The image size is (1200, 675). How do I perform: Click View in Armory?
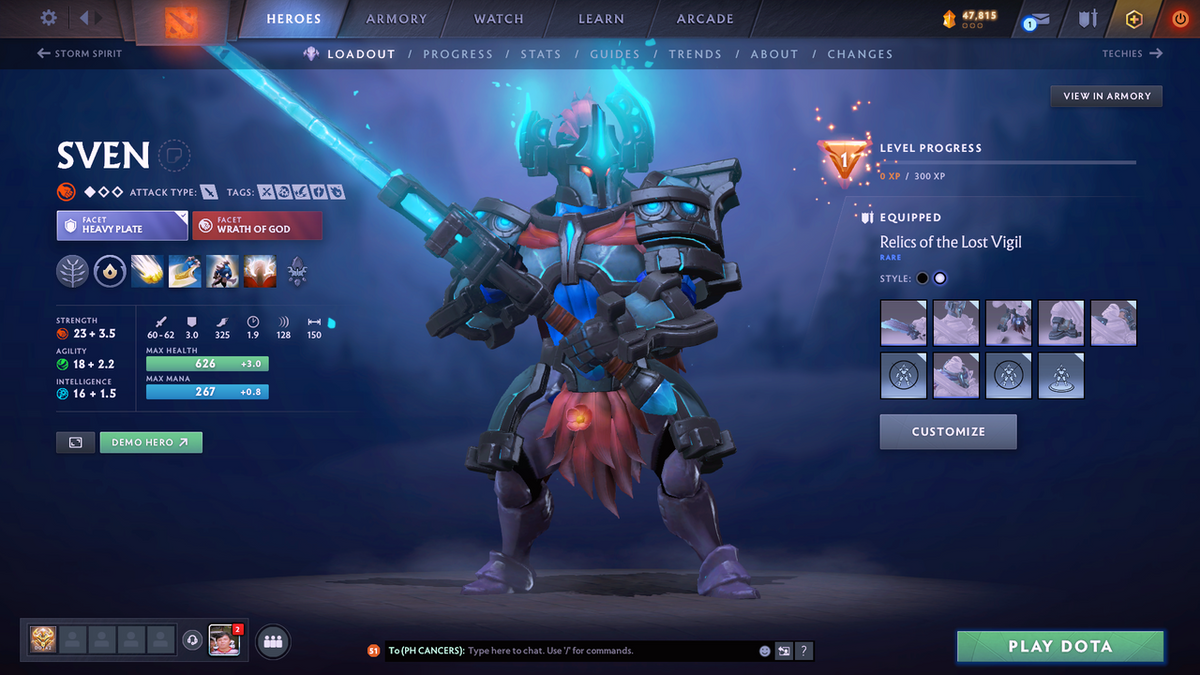(x=1107, y=96)
